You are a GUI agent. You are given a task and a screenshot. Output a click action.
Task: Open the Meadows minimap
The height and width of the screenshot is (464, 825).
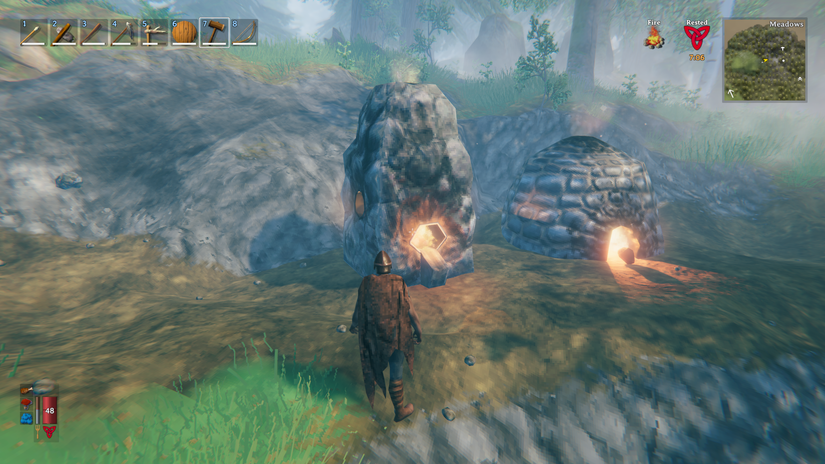point(765,61)
